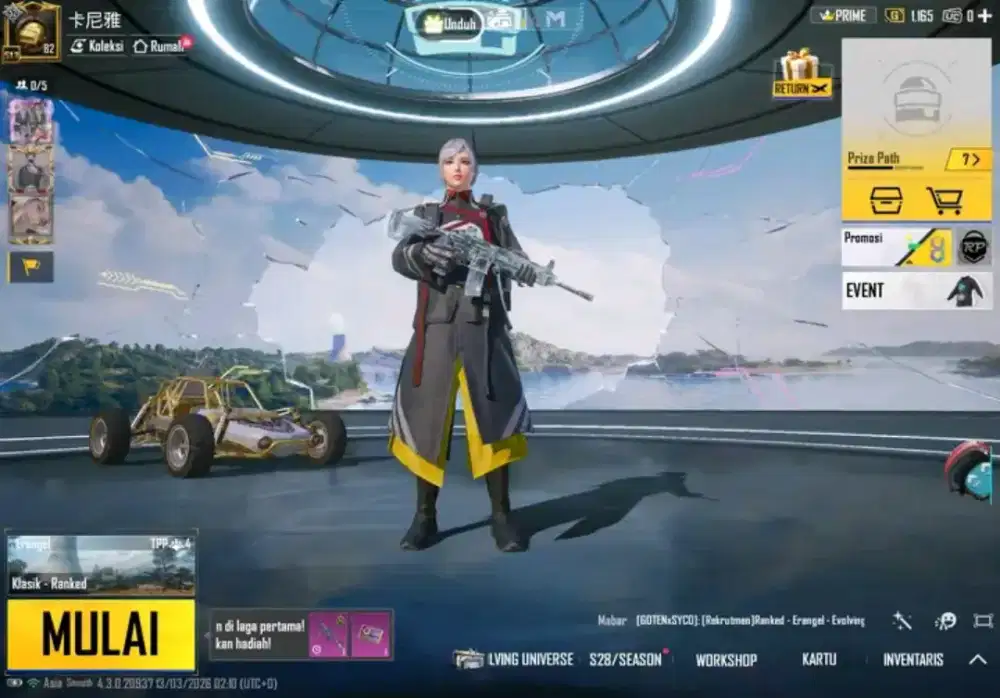This screenshot has width=1000, height=698.
Task: Open the player profile avatar
Action: coord(31,31)
